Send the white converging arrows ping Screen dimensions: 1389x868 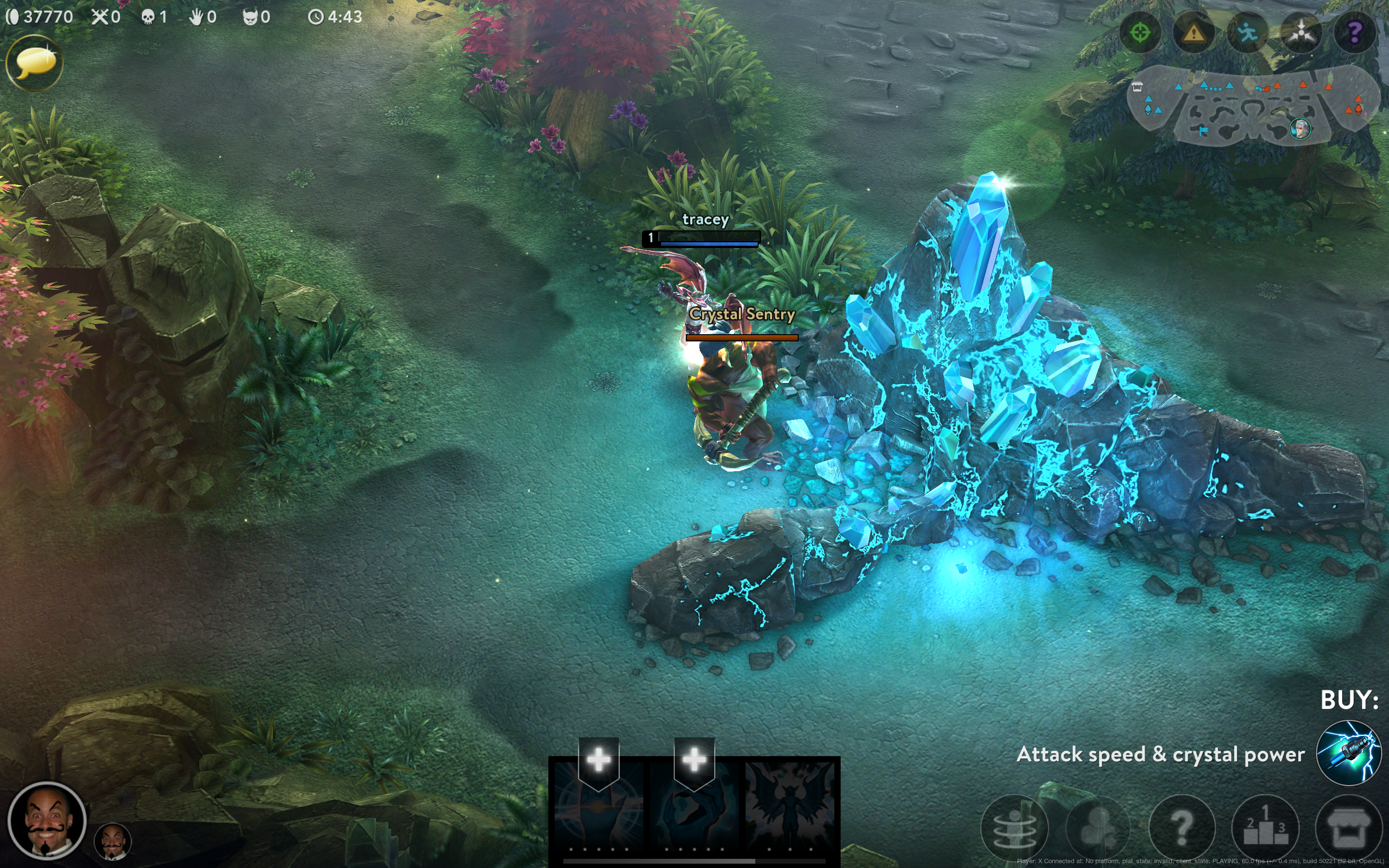[1301, 33]
